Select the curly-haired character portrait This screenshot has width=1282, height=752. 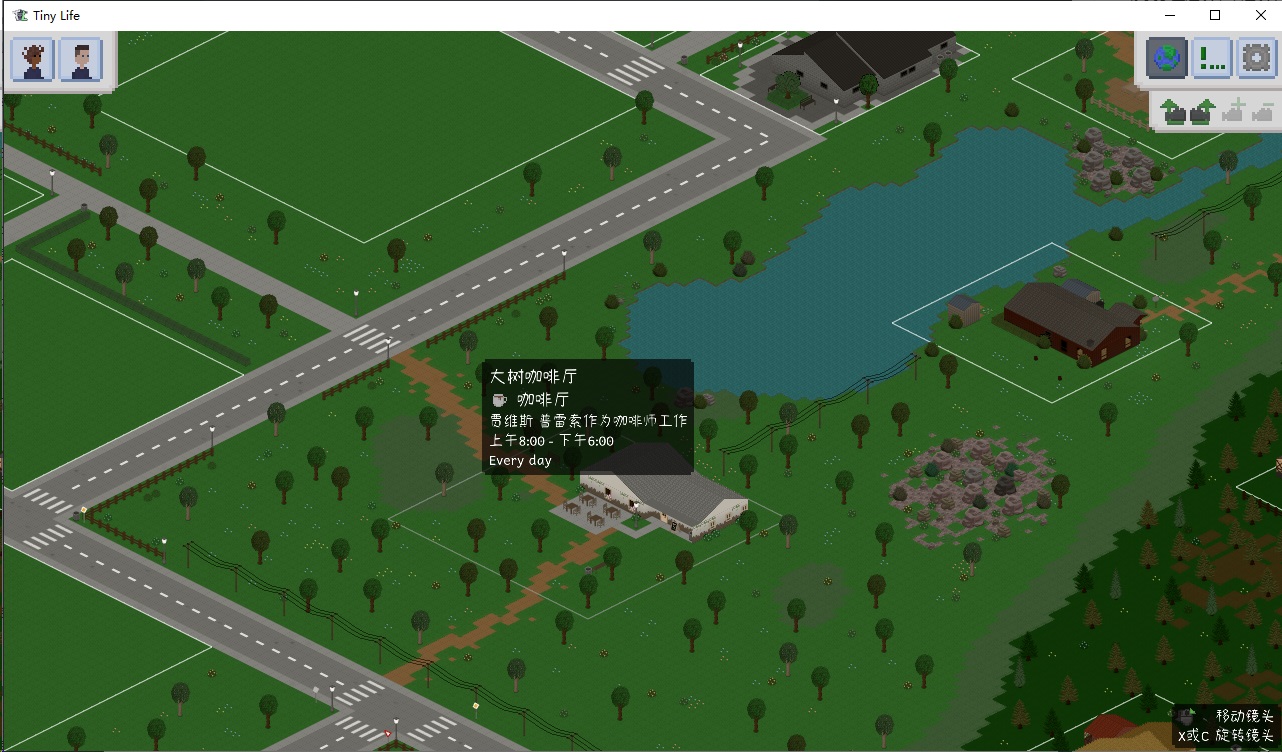33,60
